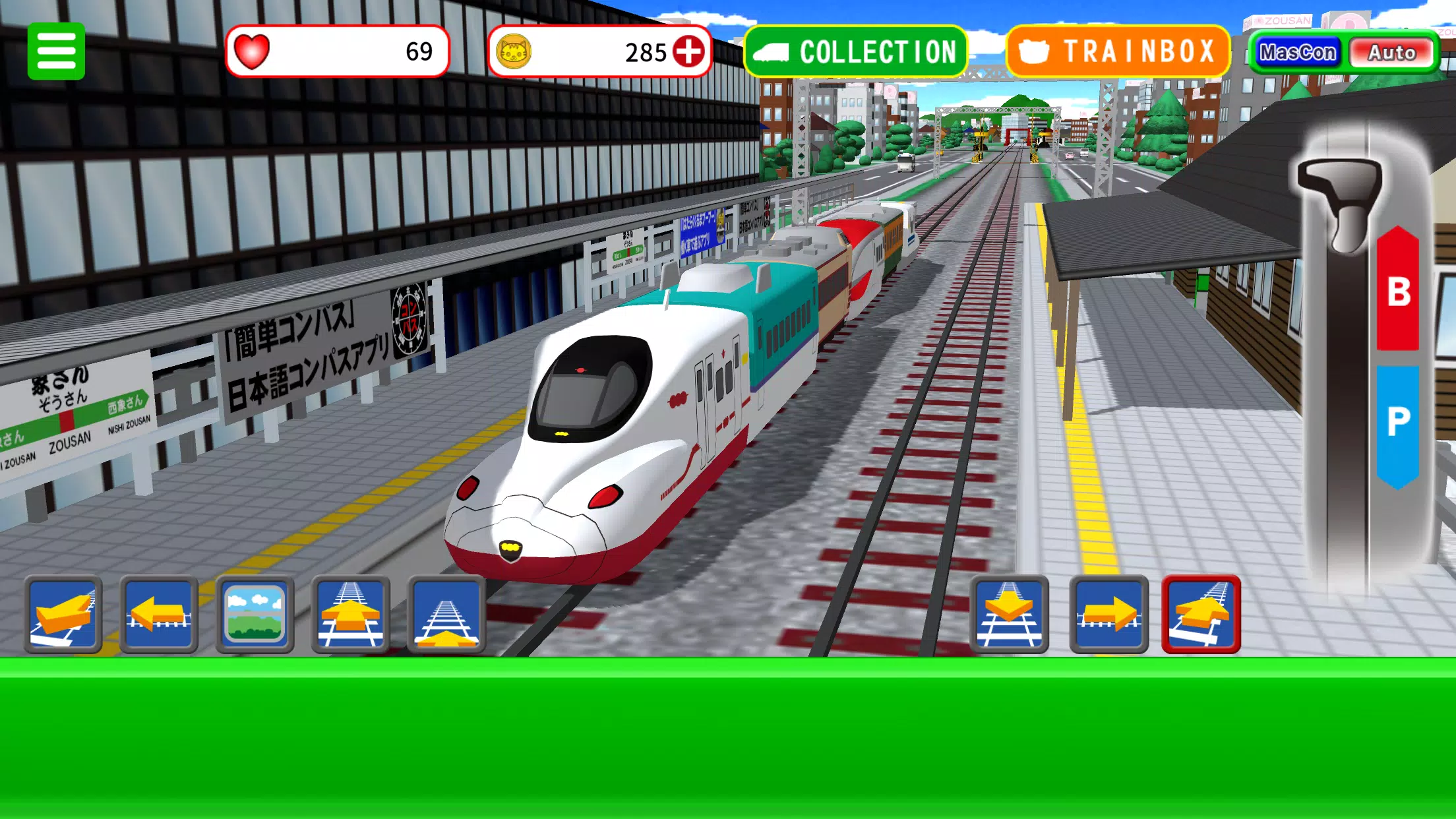Select the down arrow track view button
Viewport: 1456px width, 819px height.
click(1009, 615)
